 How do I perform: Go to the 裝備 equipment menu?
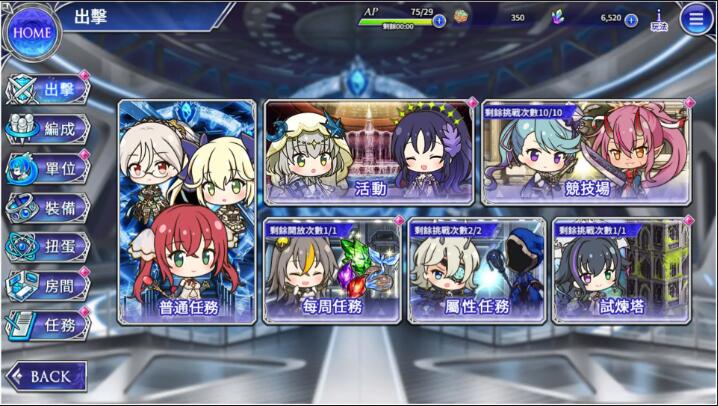tap(50, 207)
